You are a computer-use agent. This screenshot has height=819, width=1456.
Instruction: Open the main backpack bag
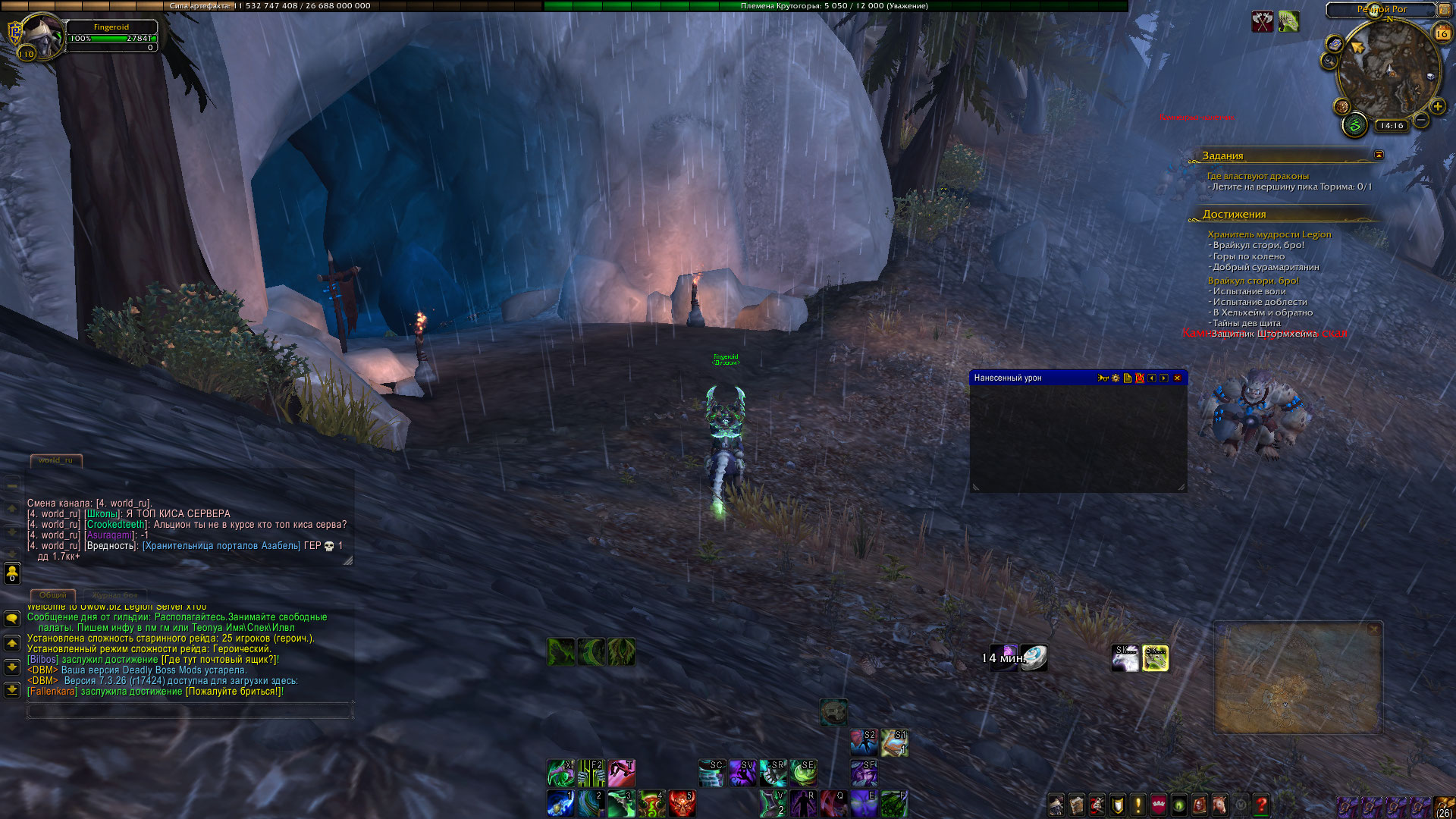click(1445, 805)
